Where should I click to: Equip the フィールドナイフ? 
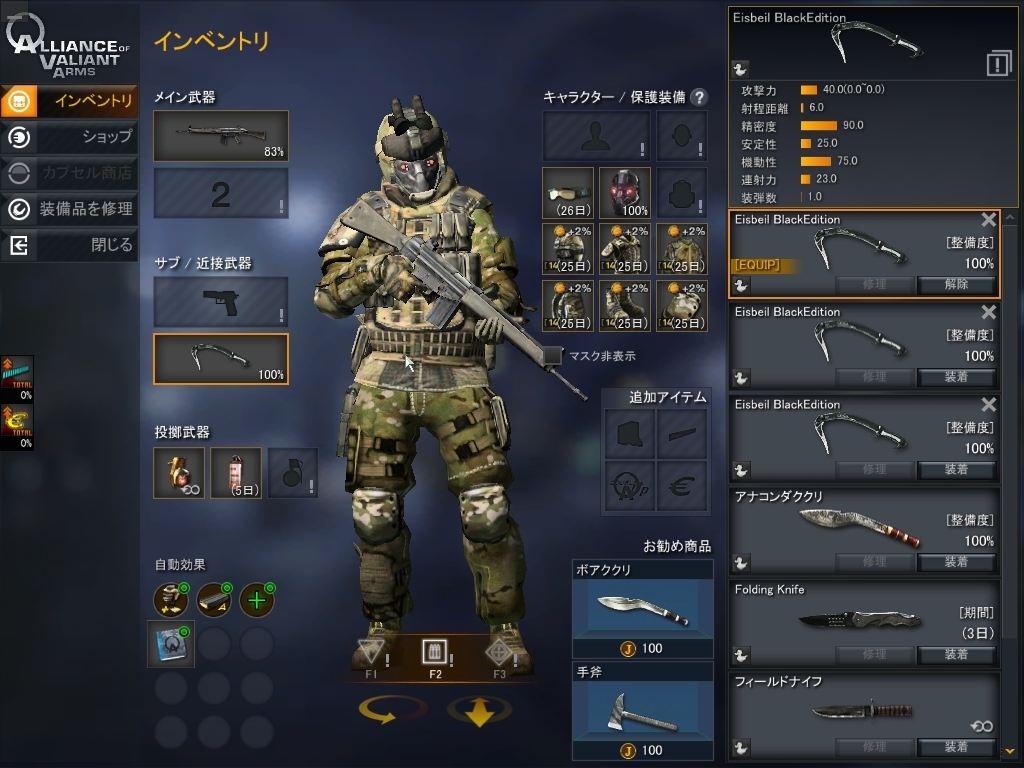(x=956, y=747)
